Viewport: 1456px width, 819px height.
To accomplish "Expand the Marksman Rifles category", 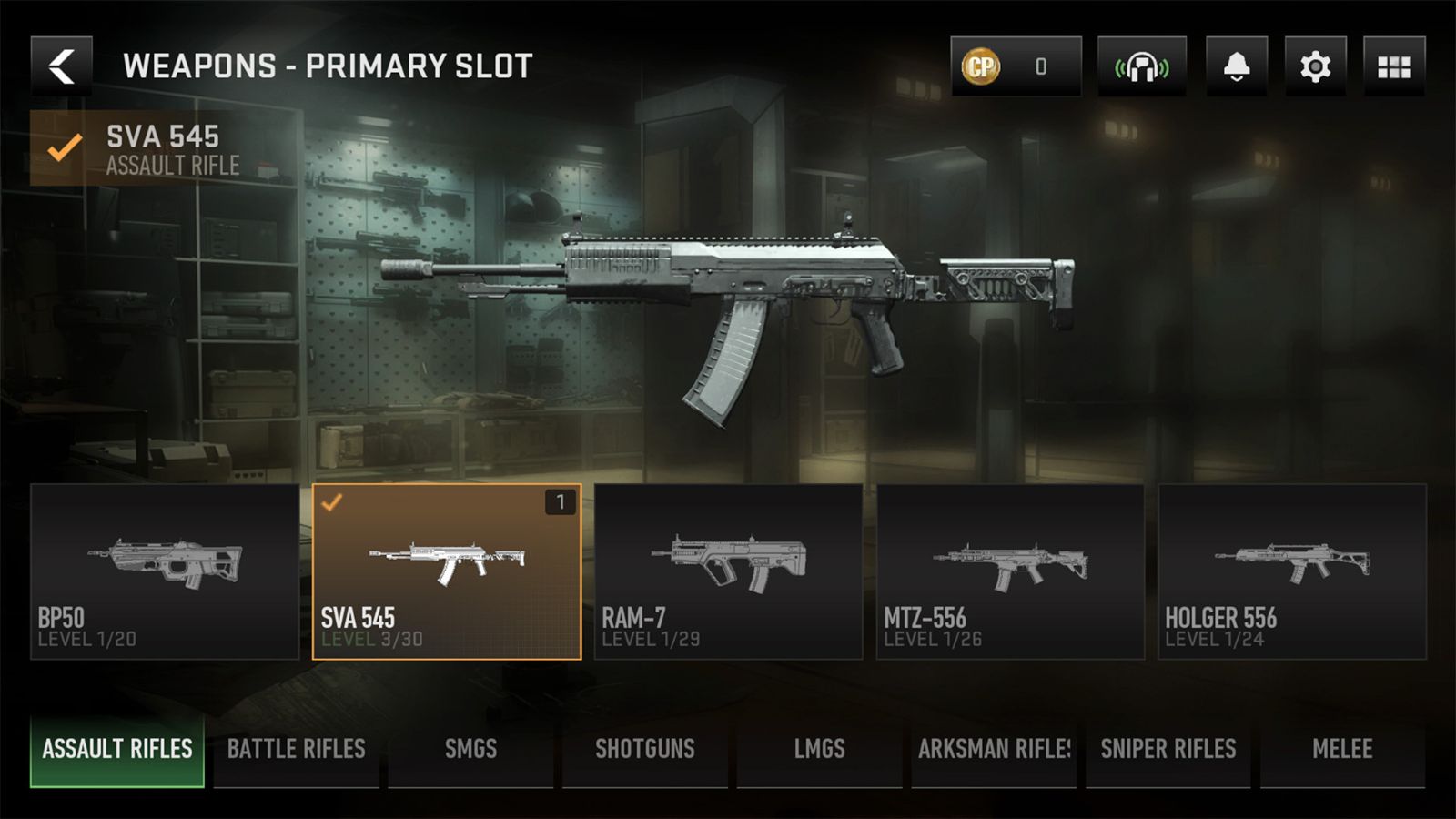I will [994, 749].
